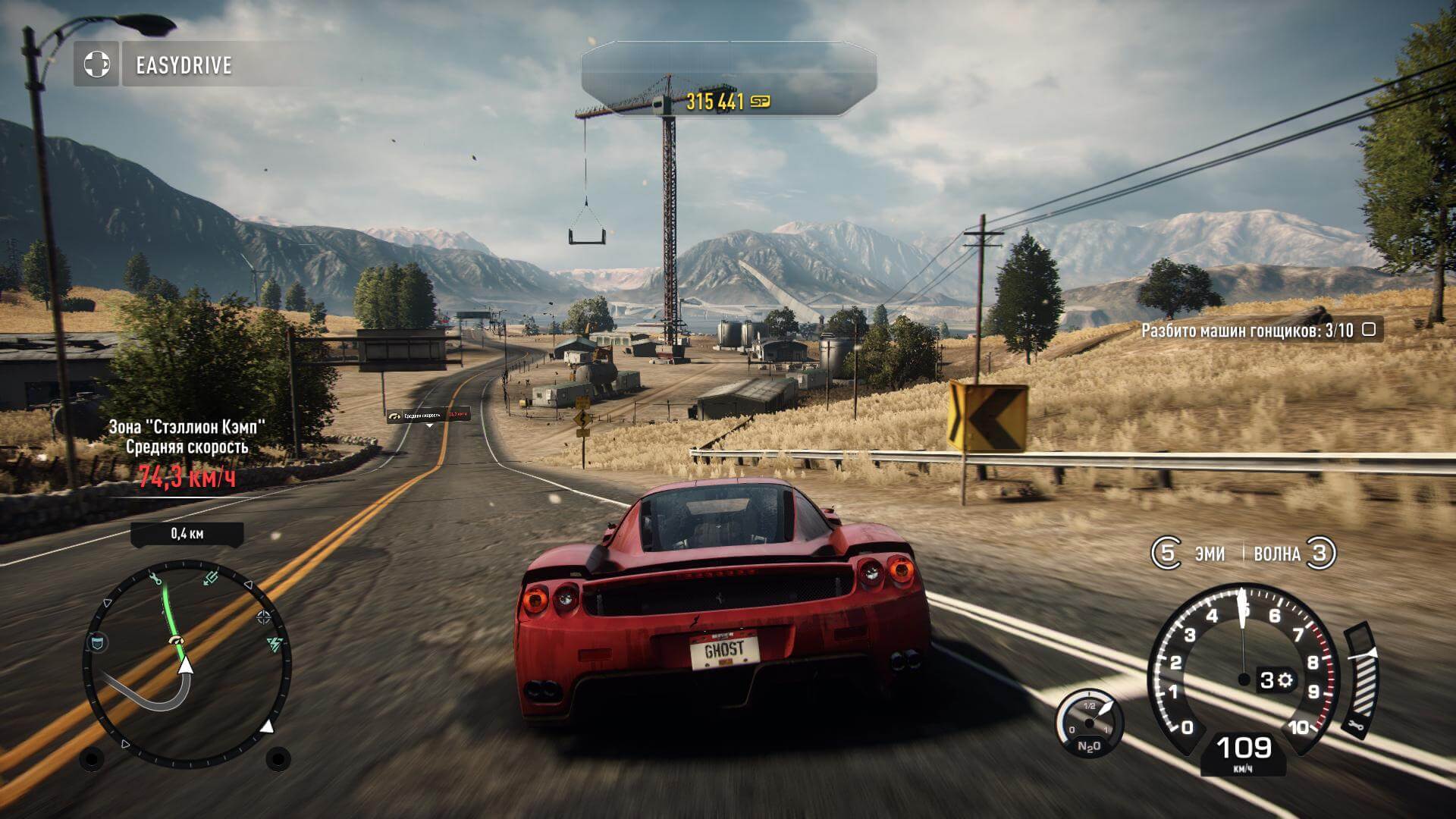
Task: Click the Стэллион Кэмп speed zone label
Action: click(187, 427)
